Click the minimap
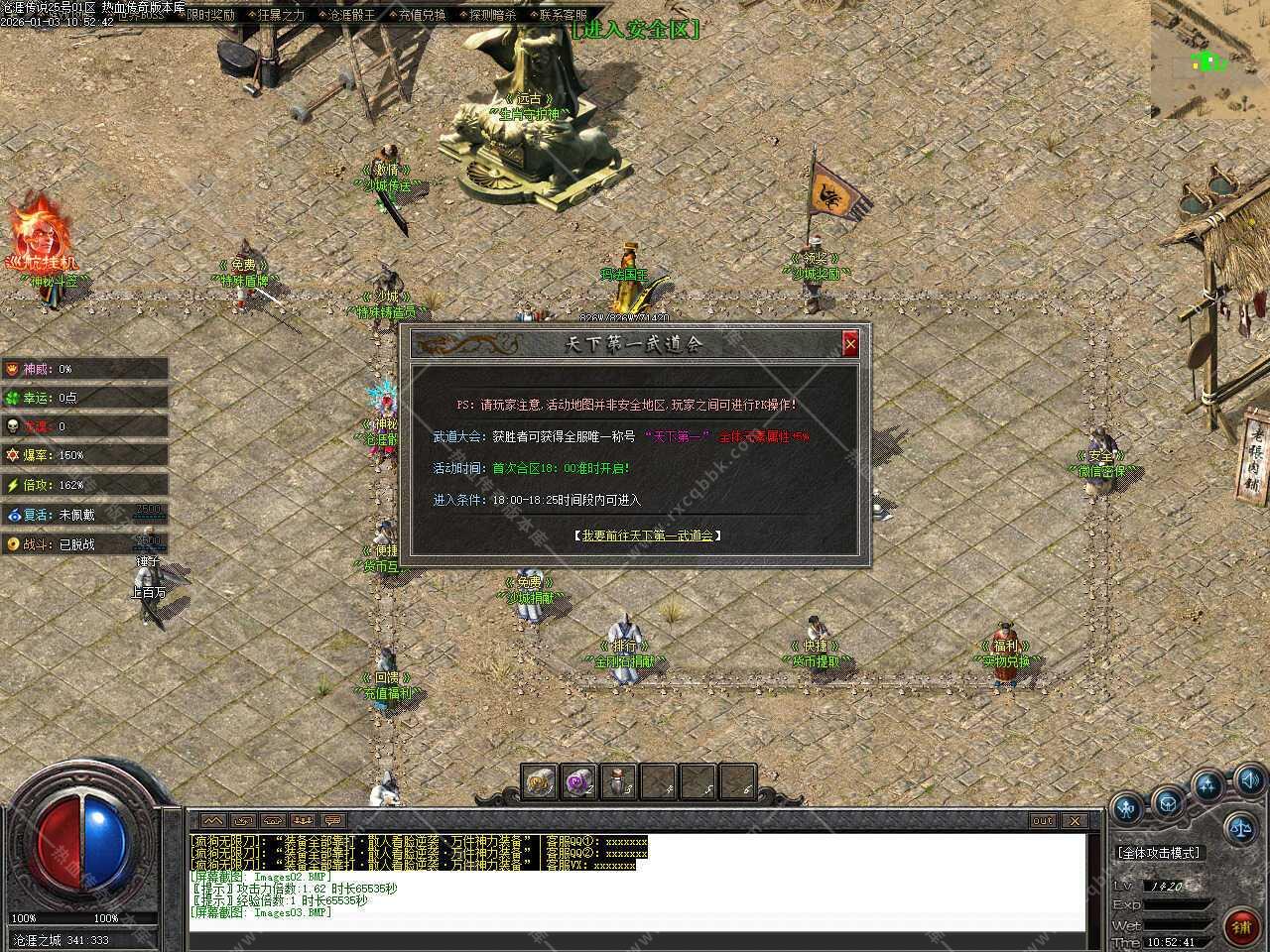Viewport: 1270px width, 952px height. [x=1209, y=59]
